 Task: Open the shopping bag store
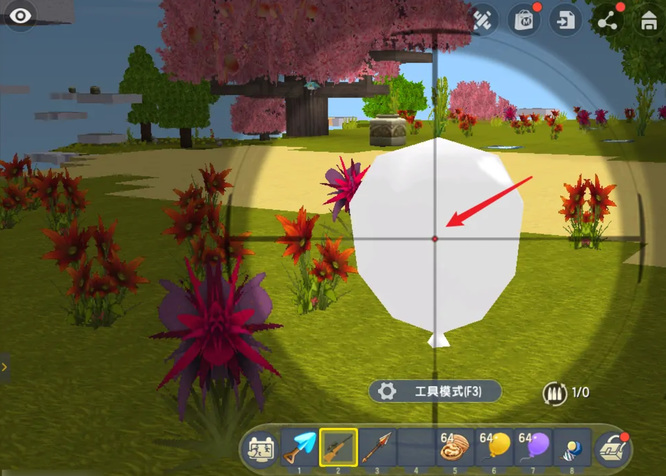pos(523,19)
